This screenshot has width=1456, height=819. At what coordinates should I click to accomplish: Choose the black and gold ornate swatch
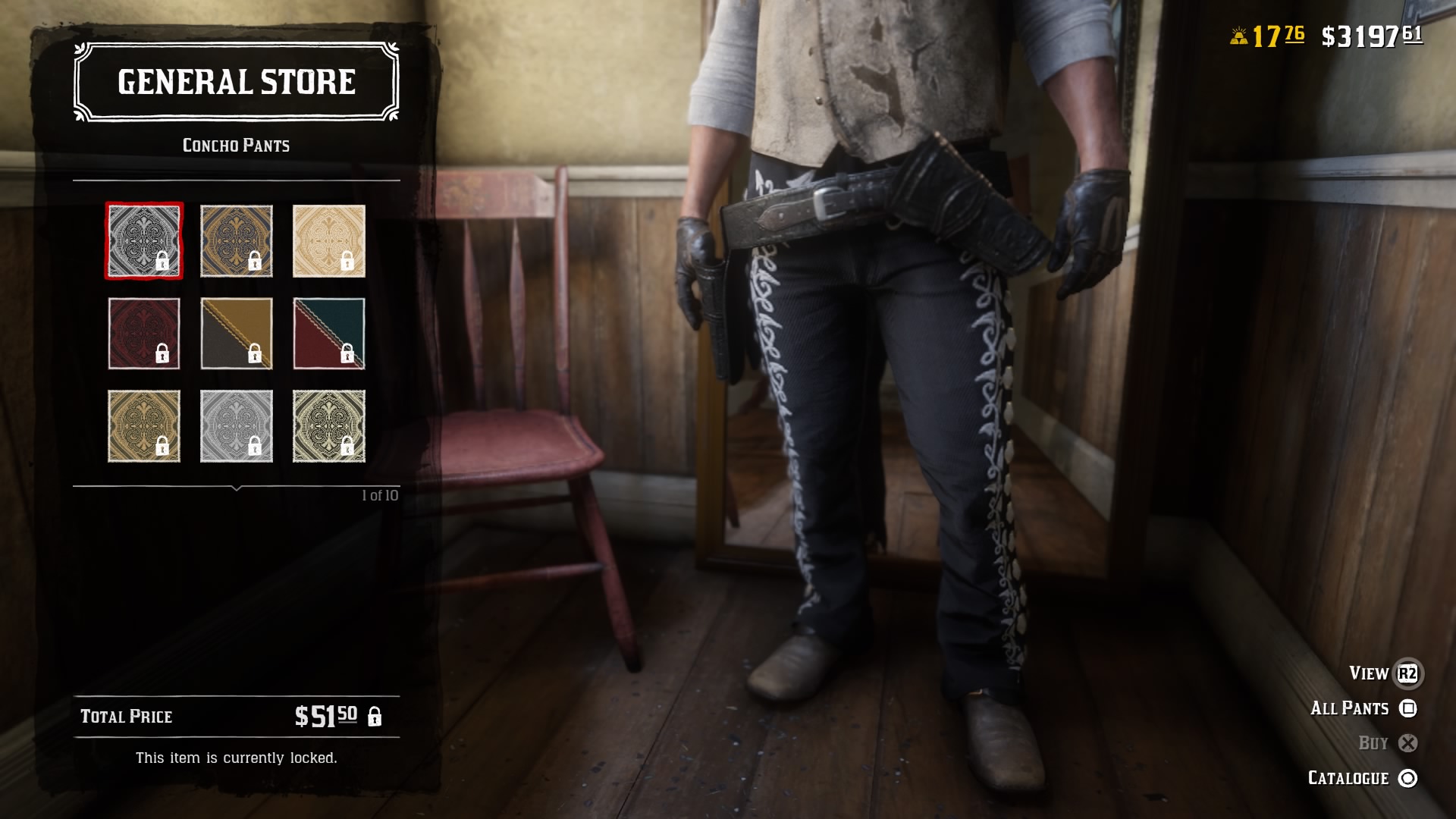[329, 426]
